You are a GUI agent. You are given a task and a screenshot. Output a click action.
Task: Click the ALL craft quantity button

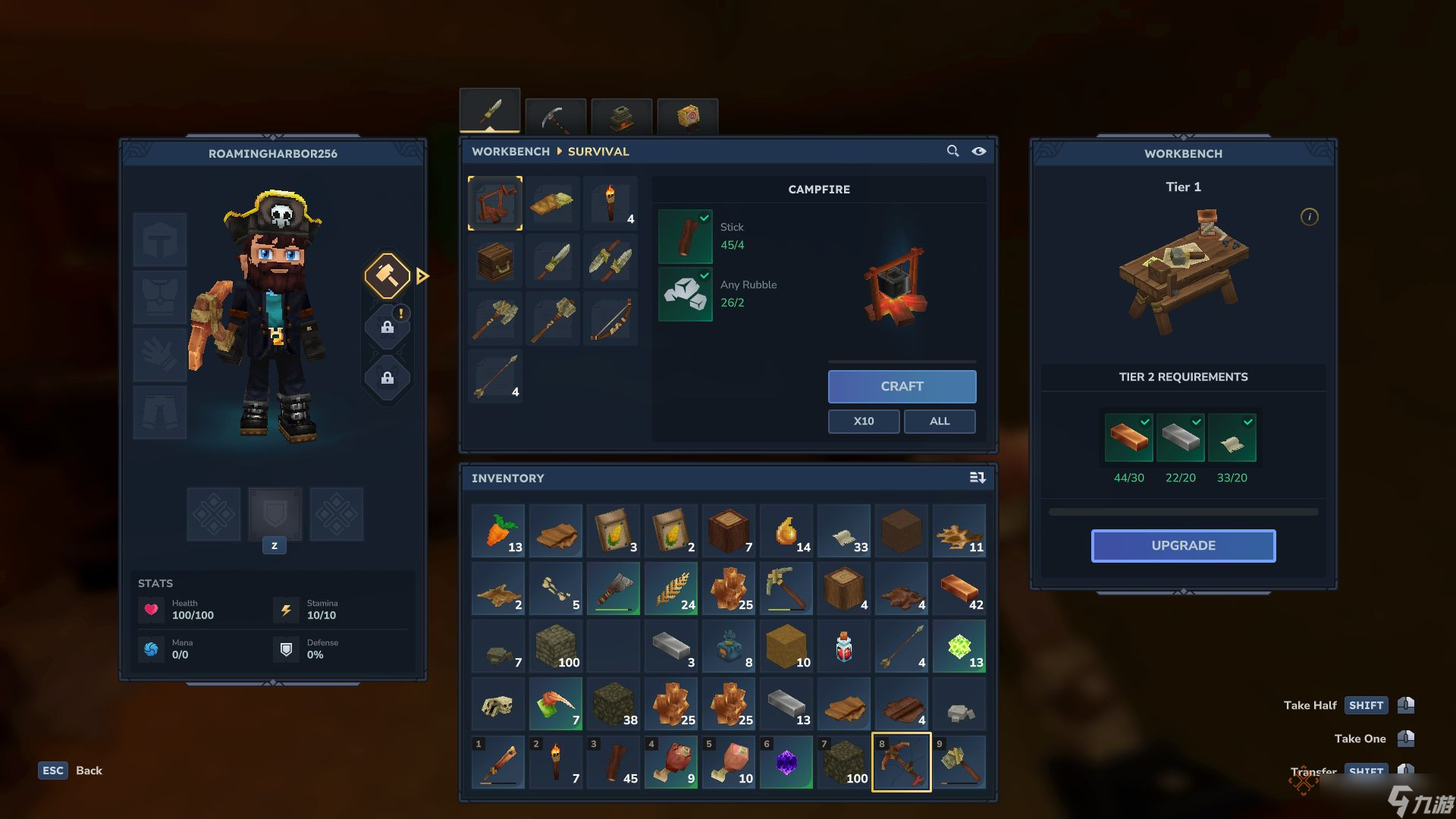[x=940, y=421]
